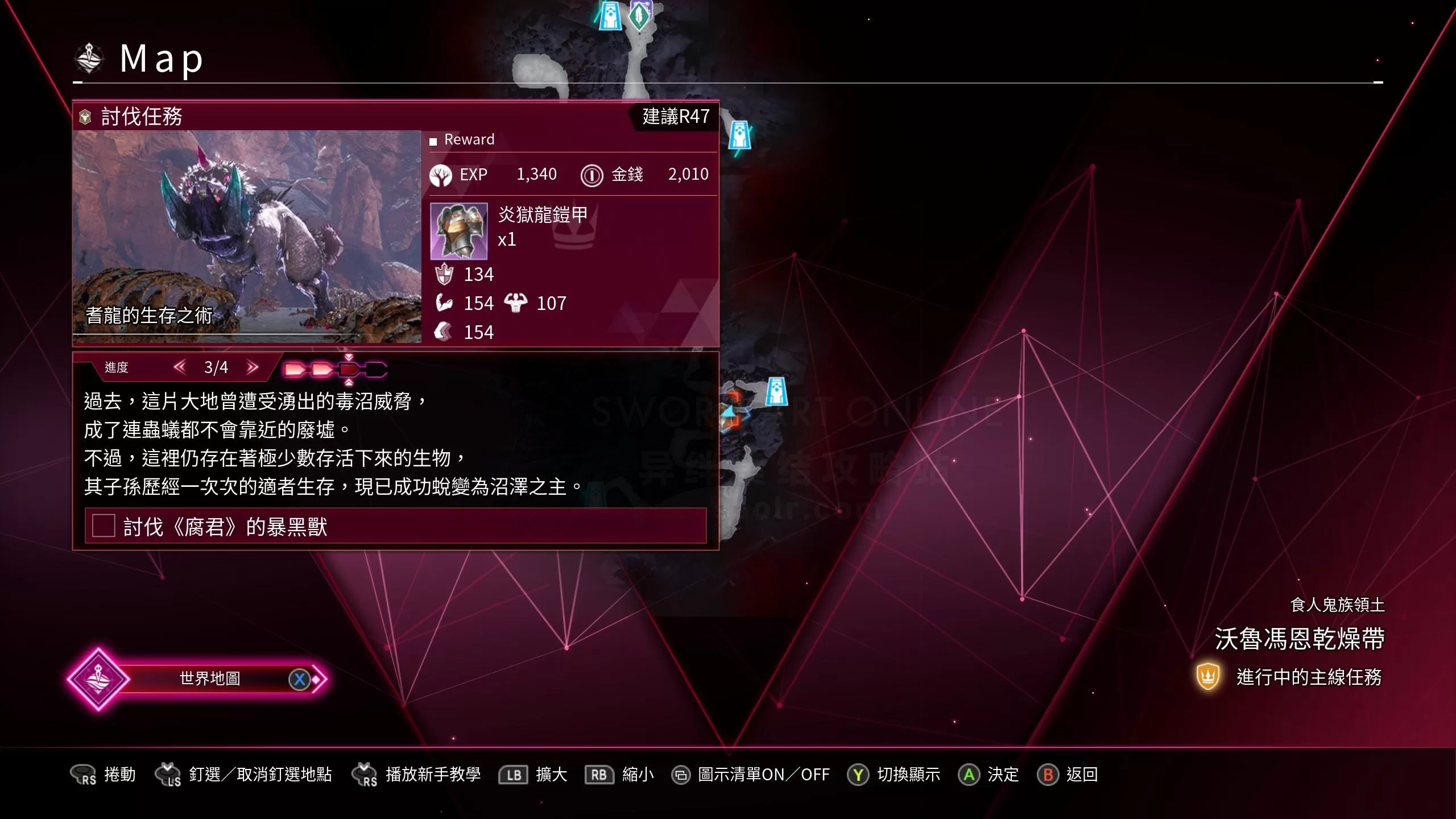Screen dimensions: 1456x819
Task: Click the 討伐任務 quest header
Action: tap(141, 117)
